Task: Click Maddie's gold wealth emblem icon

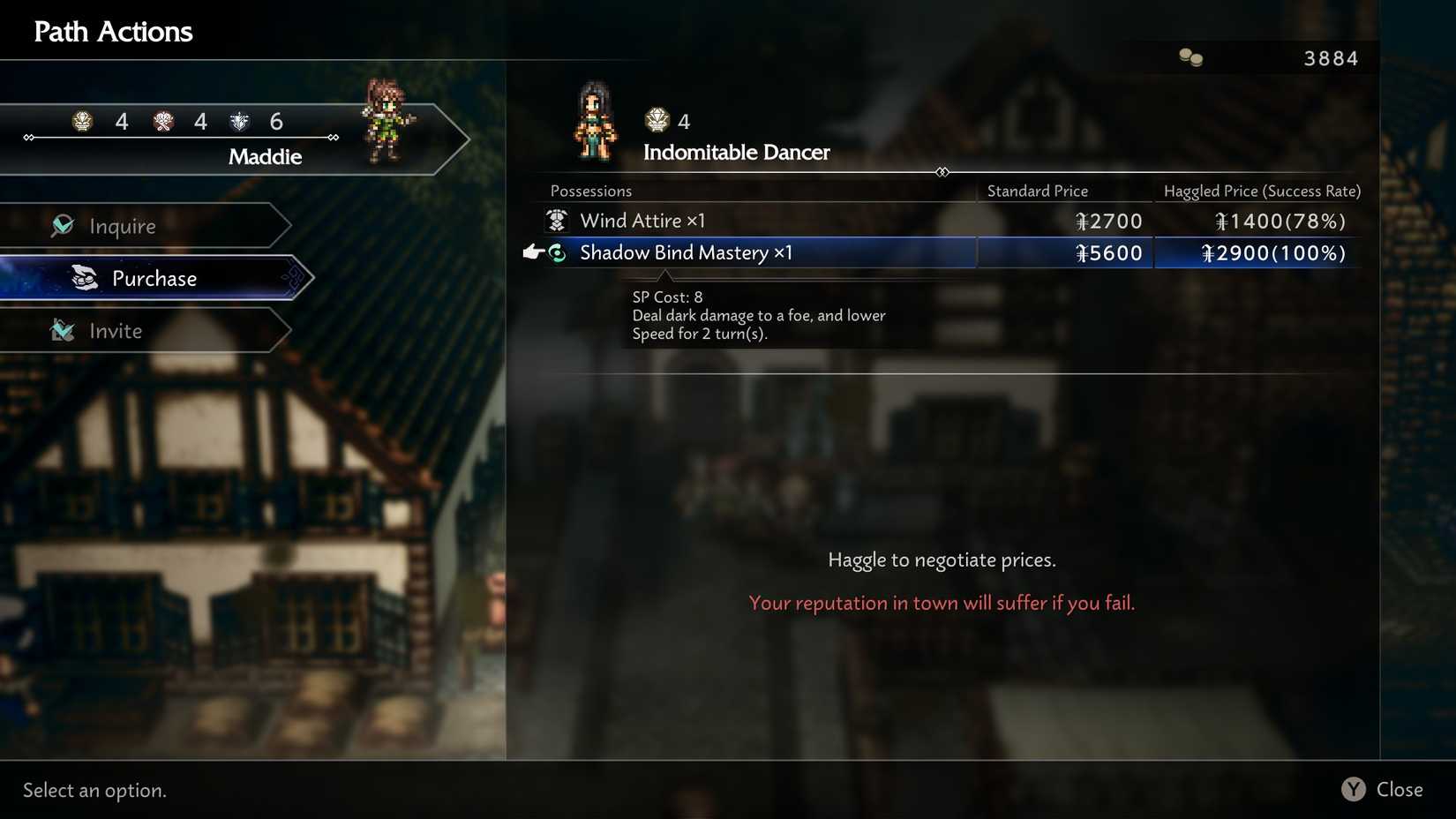Action: 82,121
